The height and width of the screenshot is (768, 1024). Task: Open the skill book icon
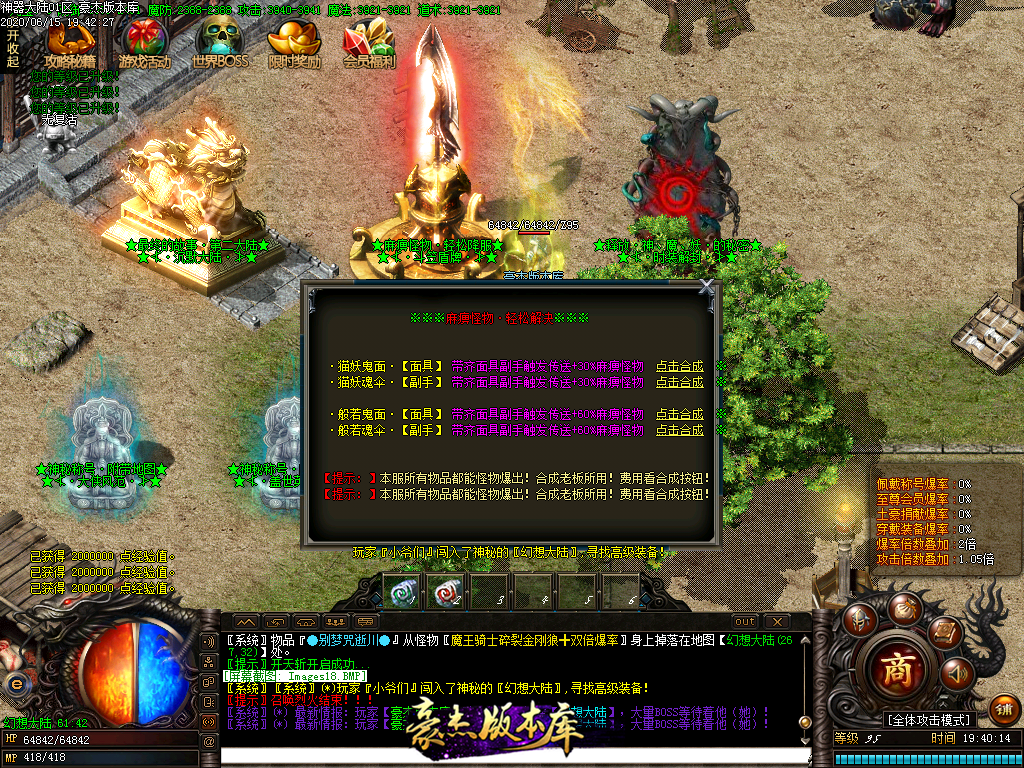(944, 632)
